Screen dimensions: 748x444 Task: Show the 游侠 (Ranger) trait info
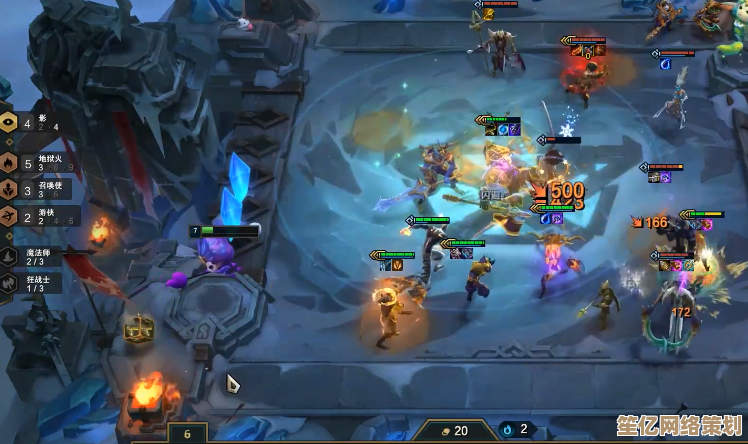click(x=30, y=216)
